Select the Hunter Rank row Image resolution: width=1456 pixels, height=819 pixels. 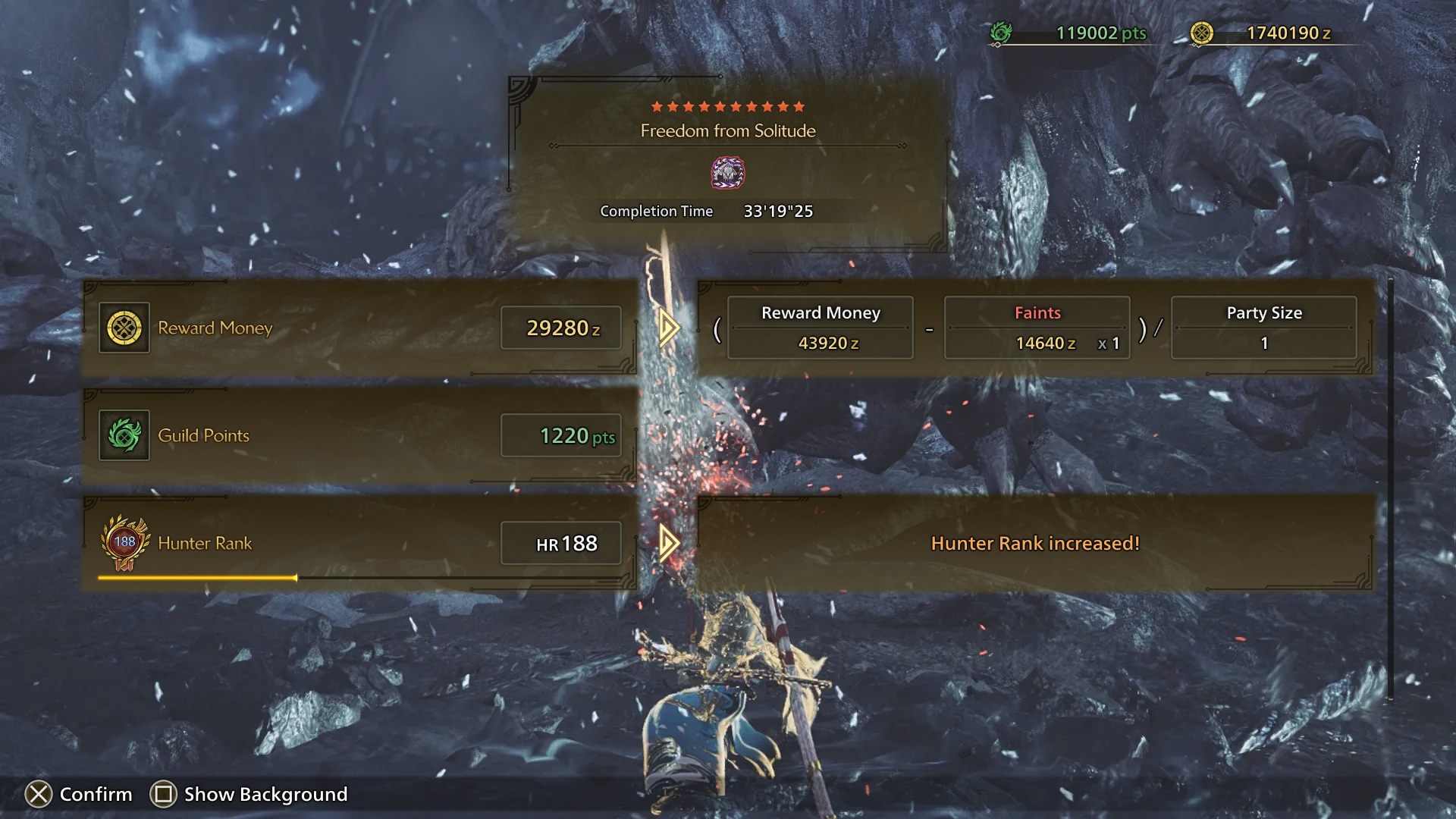359,543
